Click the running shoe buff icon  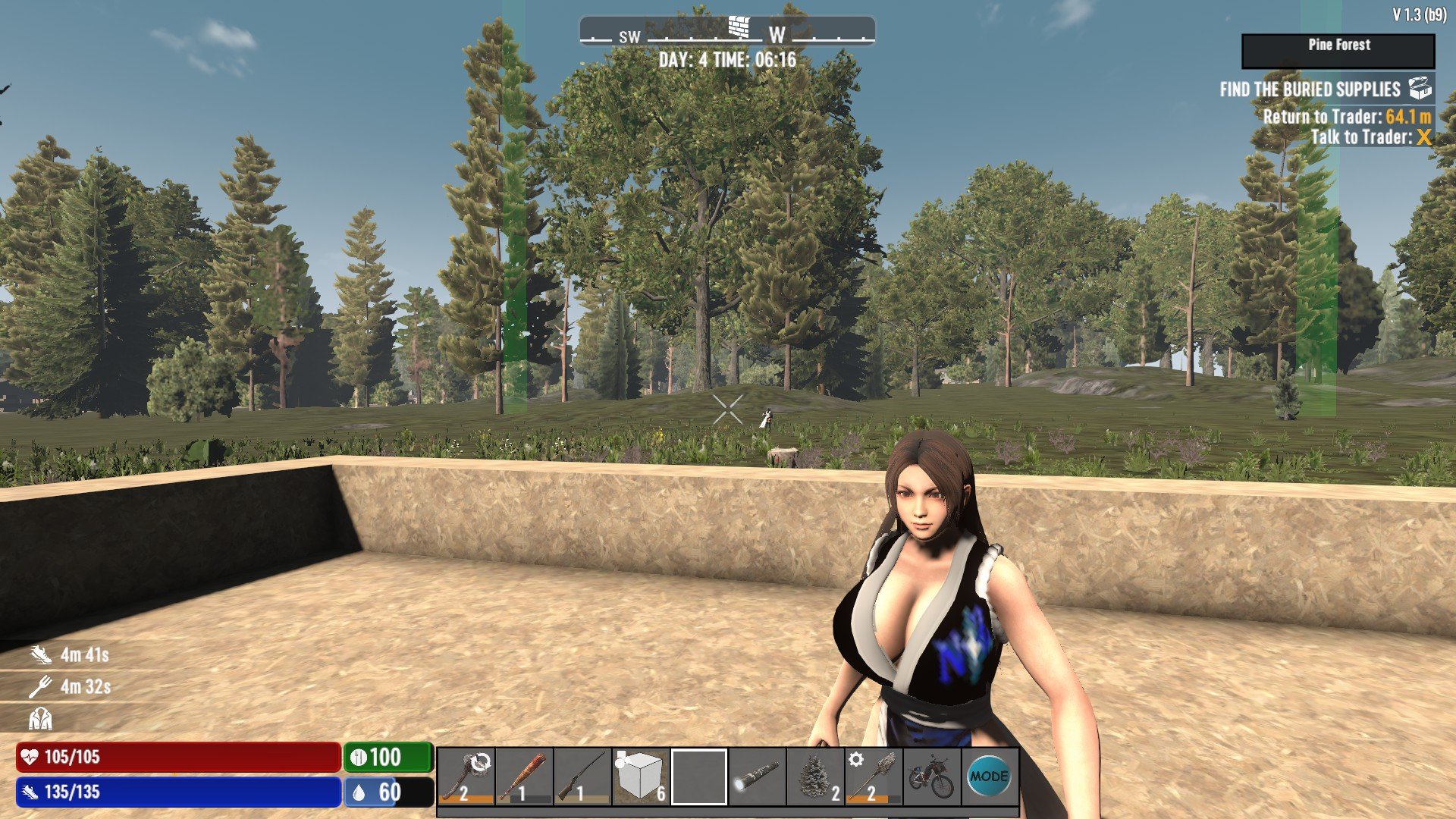coord(41,654)
